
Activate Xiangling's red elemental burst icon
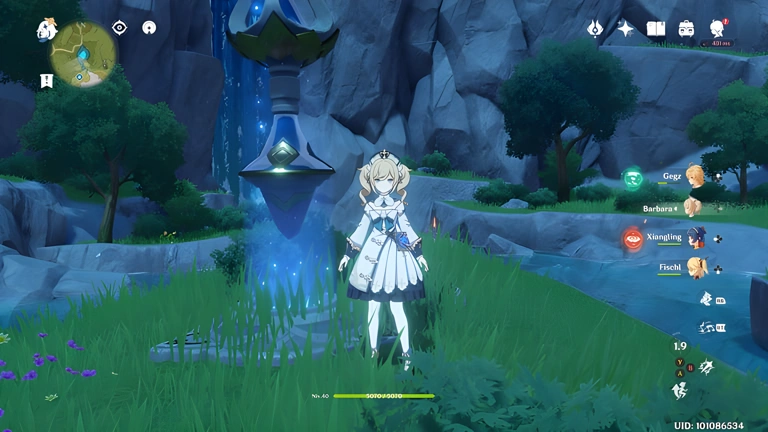pyautogui.click(x=633, y=238)
